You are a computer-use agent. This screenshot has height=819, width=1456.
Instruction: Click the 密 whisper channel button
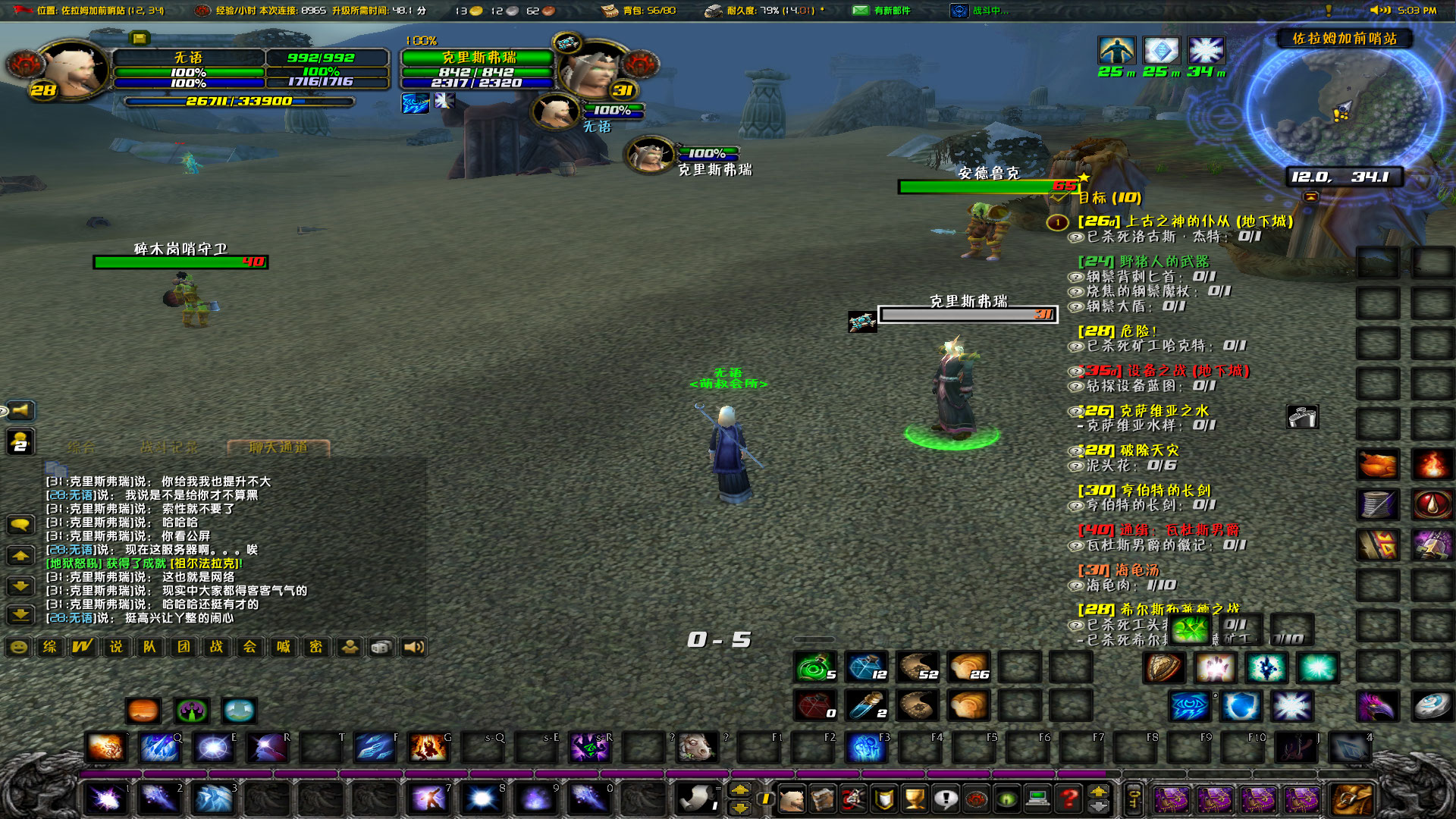[x=317, y=647]
